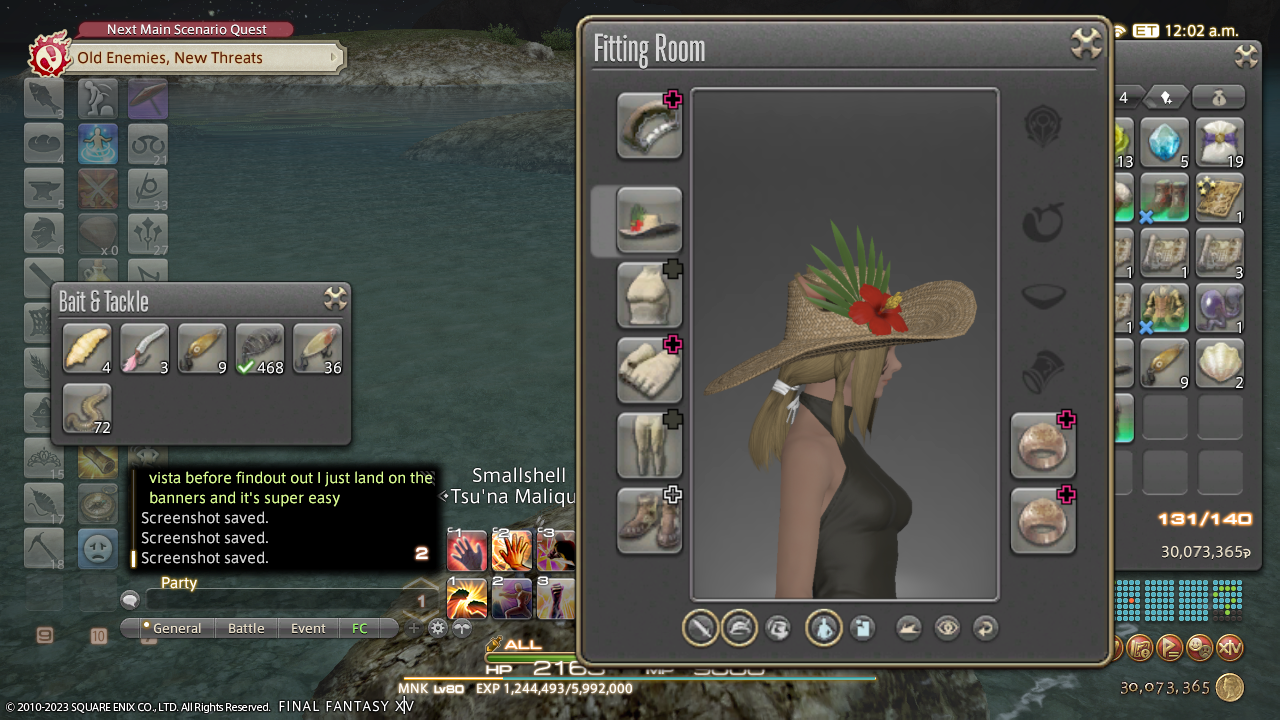Screen dimensions: 1280x720
Task: Reset the fitting room preview with return arrow
Action: [985, 628]
